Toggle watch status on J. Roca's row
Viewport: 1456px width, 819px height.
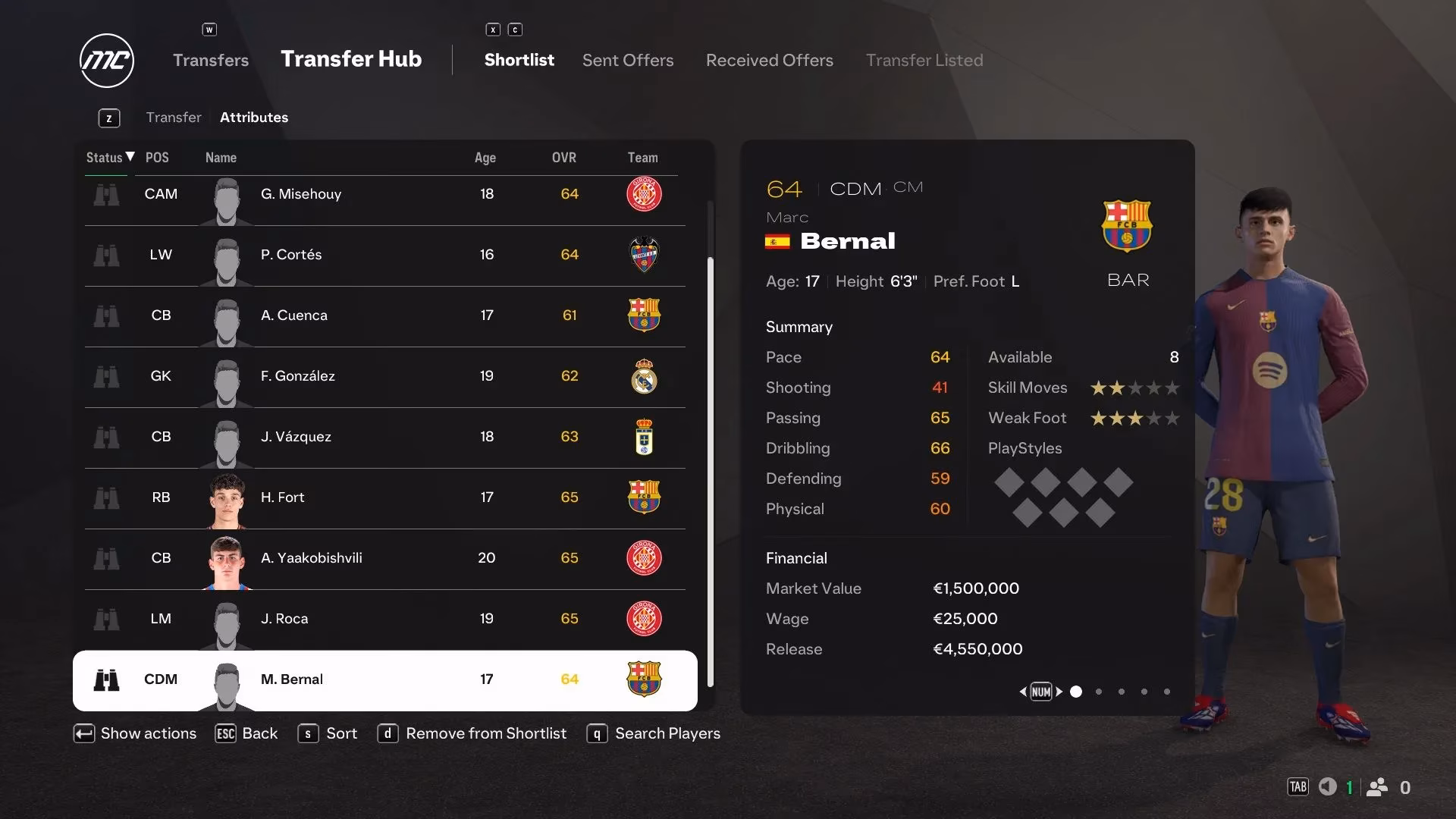[107, 619]
